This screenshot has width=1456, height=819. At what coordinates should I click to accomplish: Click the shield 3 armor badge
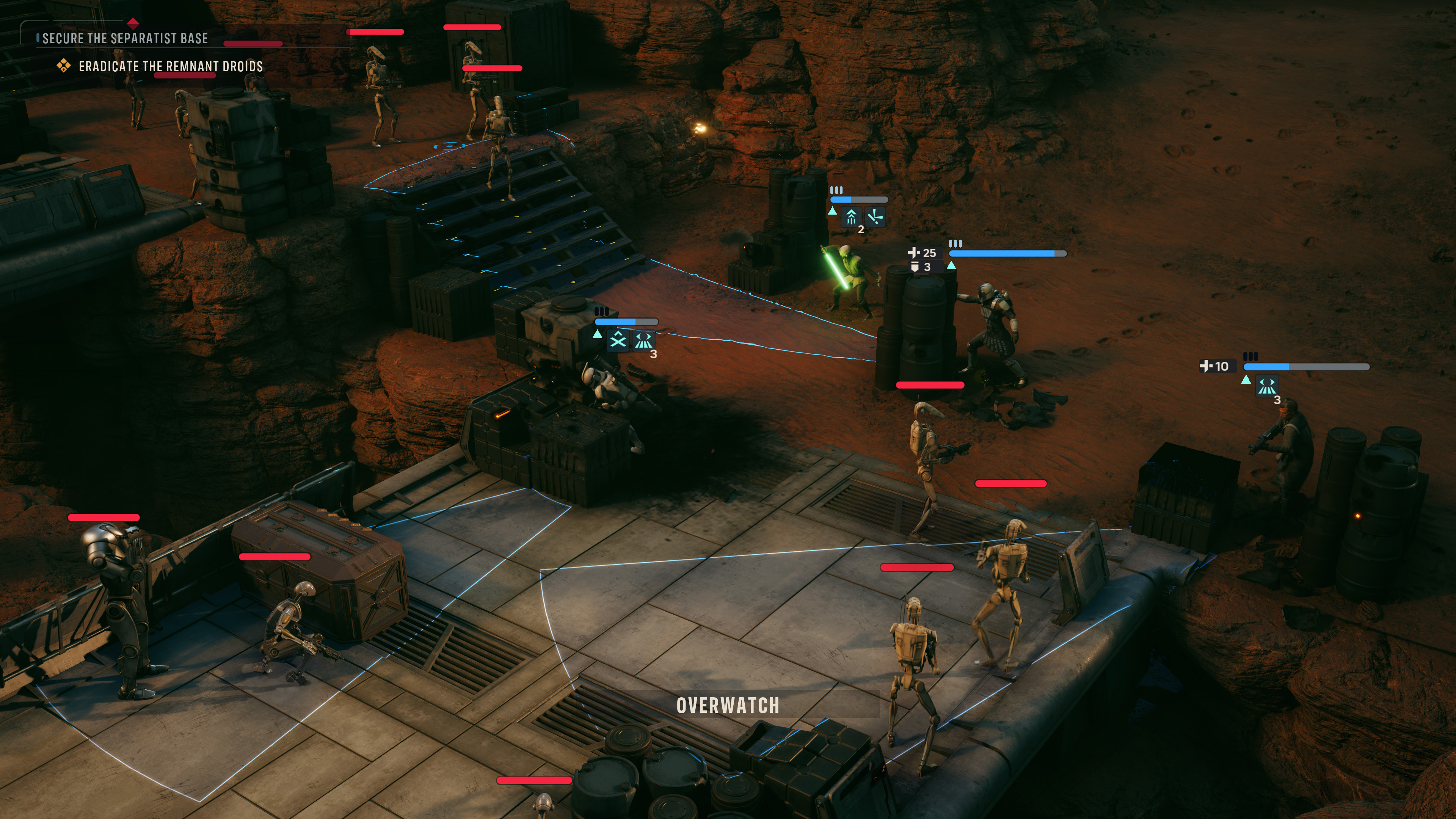click(x=926, y=267)
